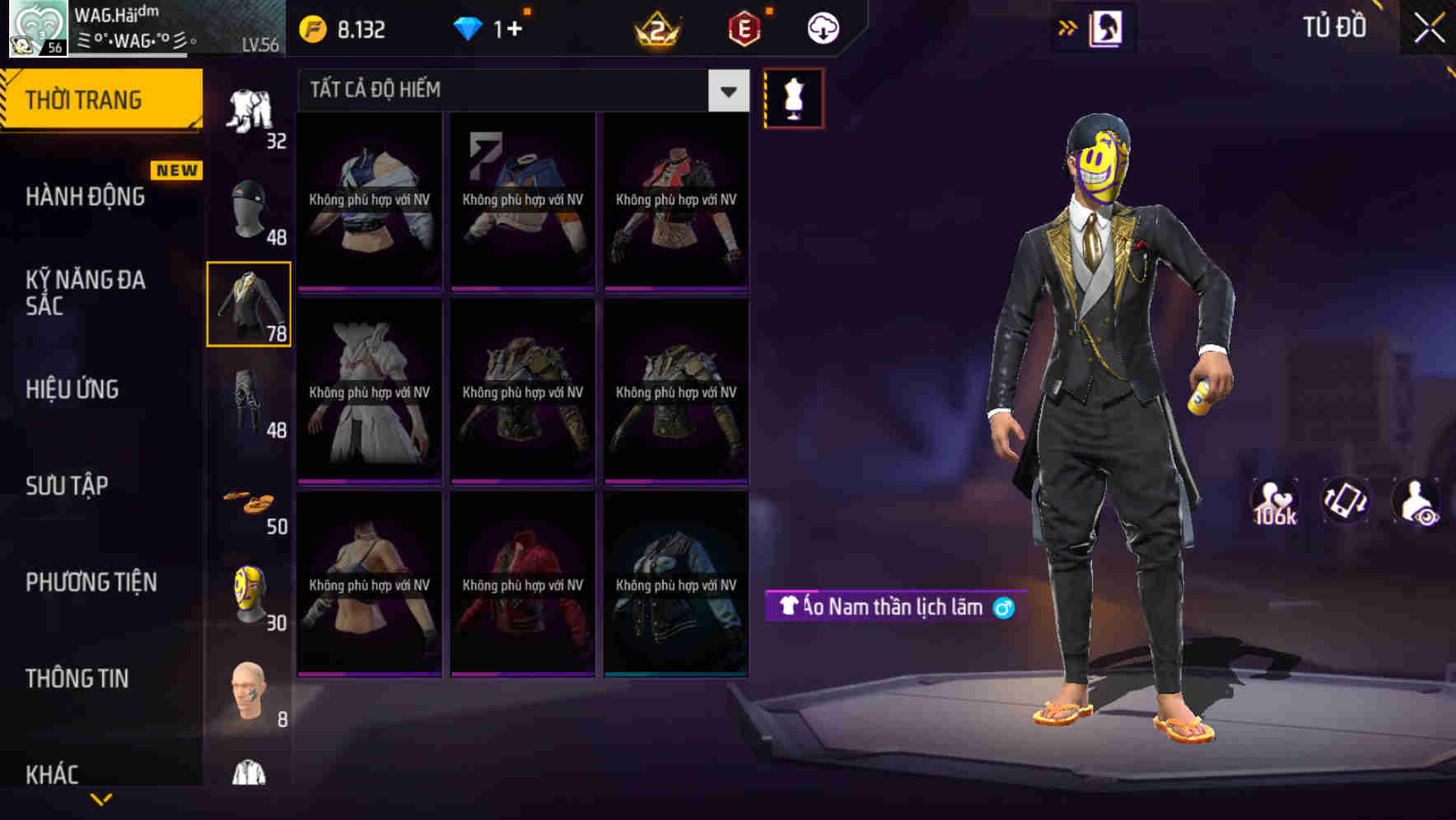1456x820 pixels.
Task: Collapse the panel using the double chevron arrows
Action: 1068,26
